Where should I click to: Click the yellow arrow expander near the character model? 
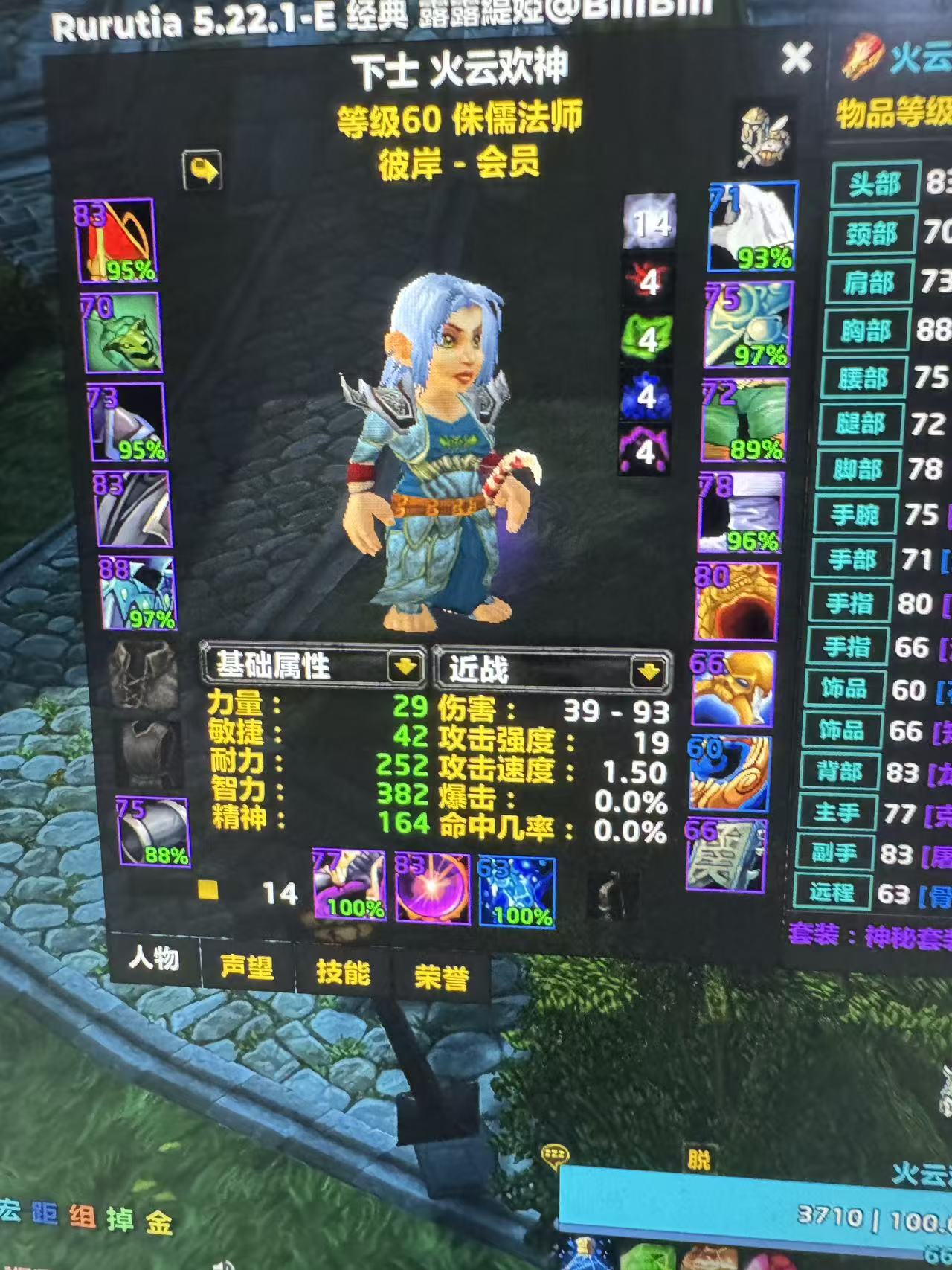[201, 170]
